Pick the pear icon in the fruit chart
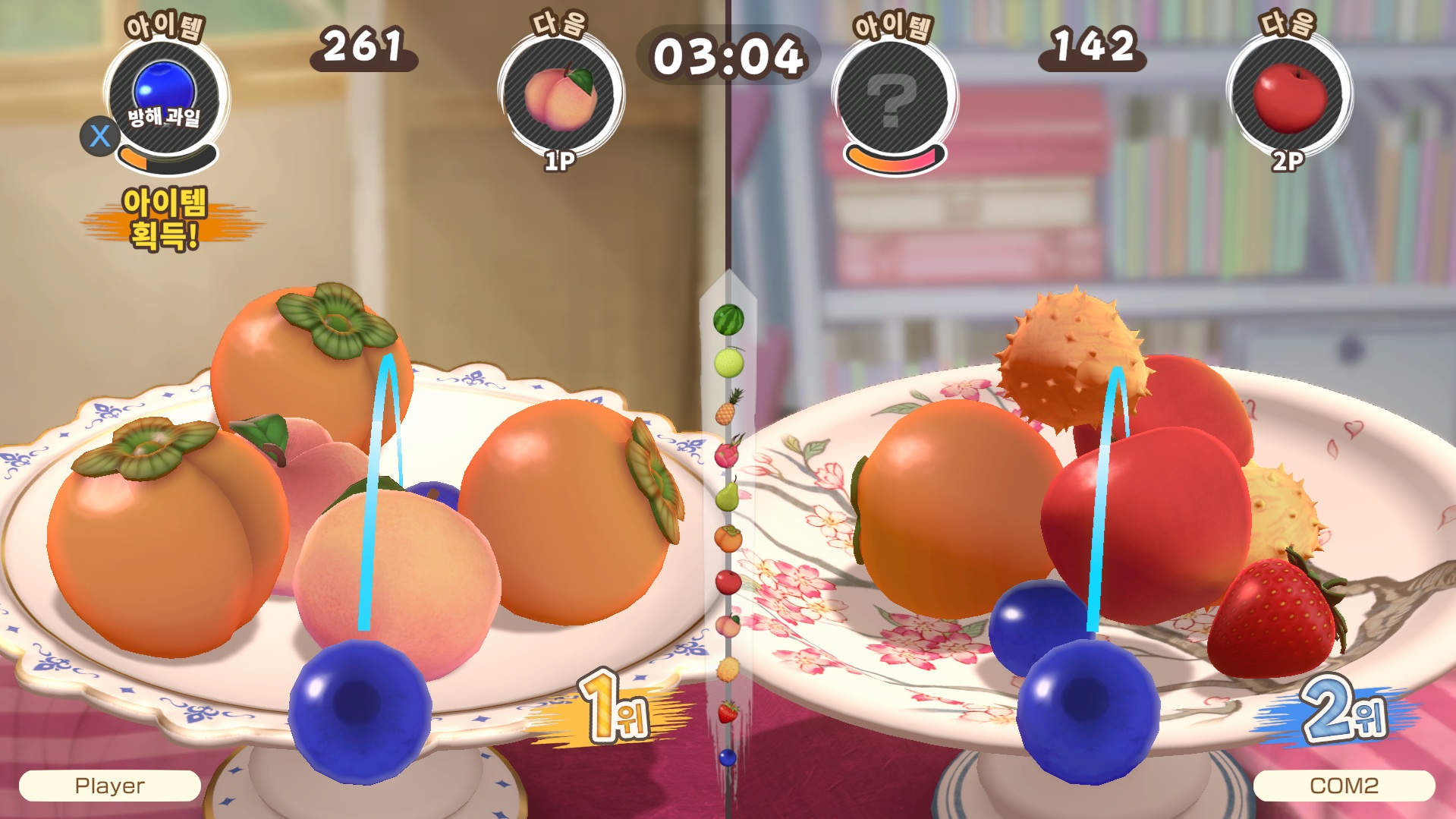 point(728,496)
